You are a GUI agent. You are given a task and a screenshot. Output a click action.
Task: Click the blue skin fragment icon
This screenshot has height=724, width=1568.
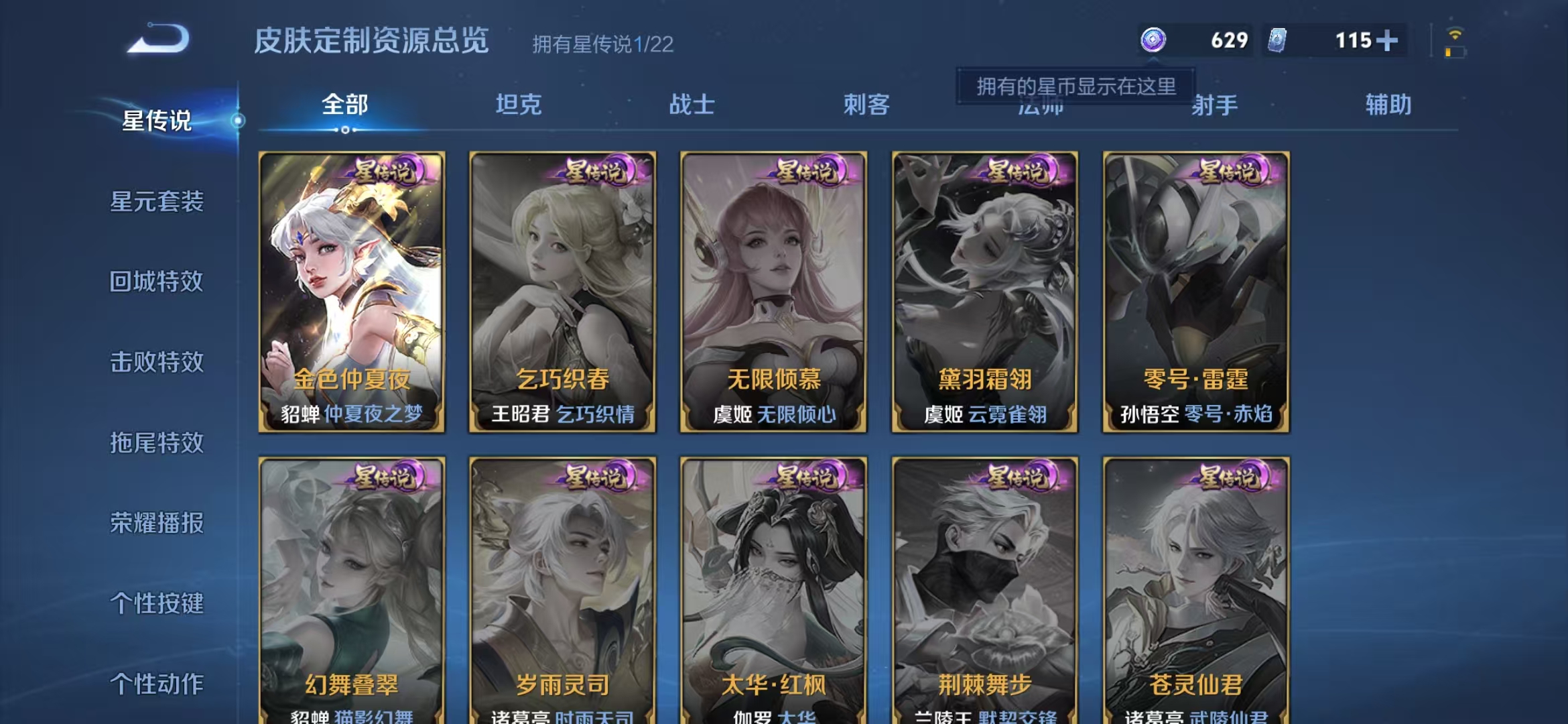(1277, 40)
